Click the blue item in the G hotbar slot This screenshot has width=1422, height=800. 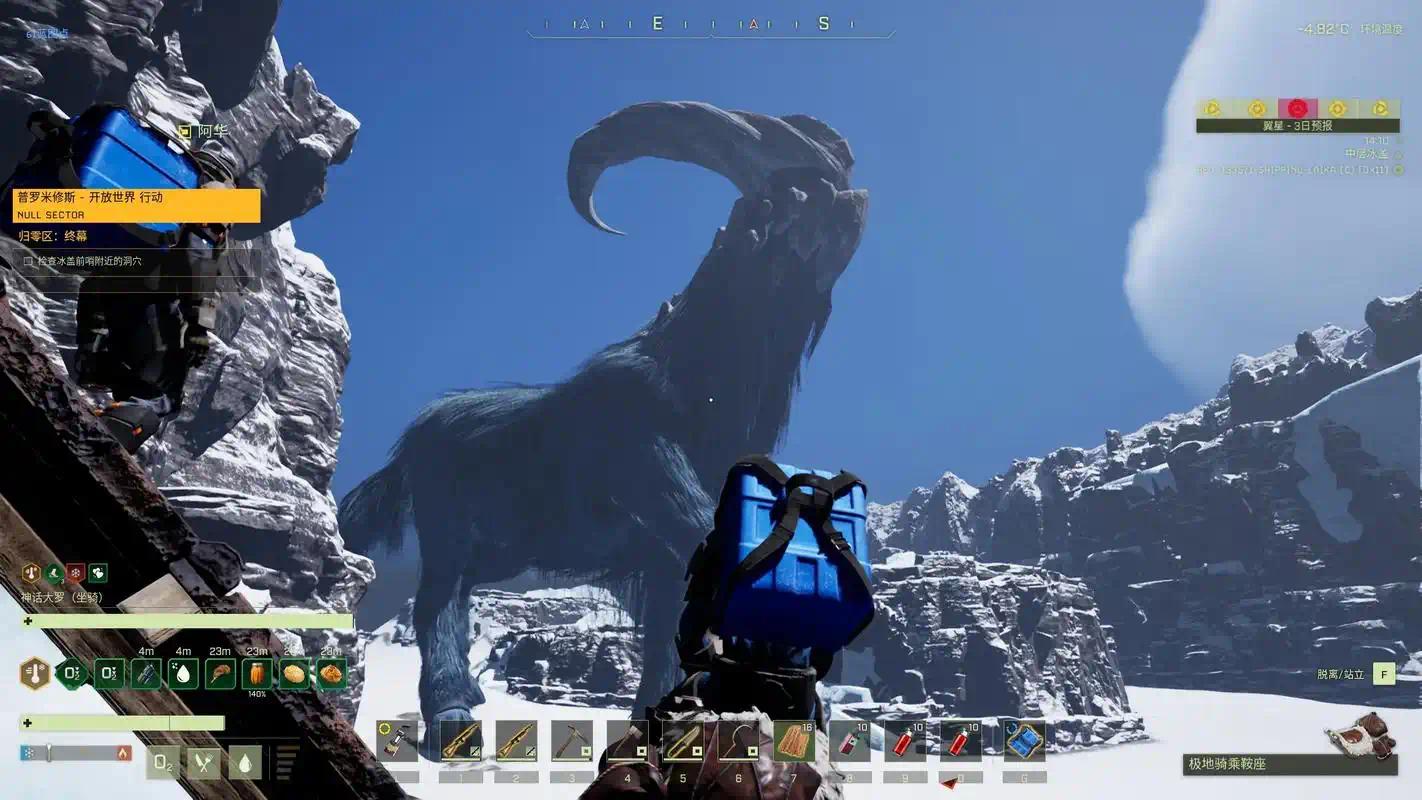click(1023, 742)
